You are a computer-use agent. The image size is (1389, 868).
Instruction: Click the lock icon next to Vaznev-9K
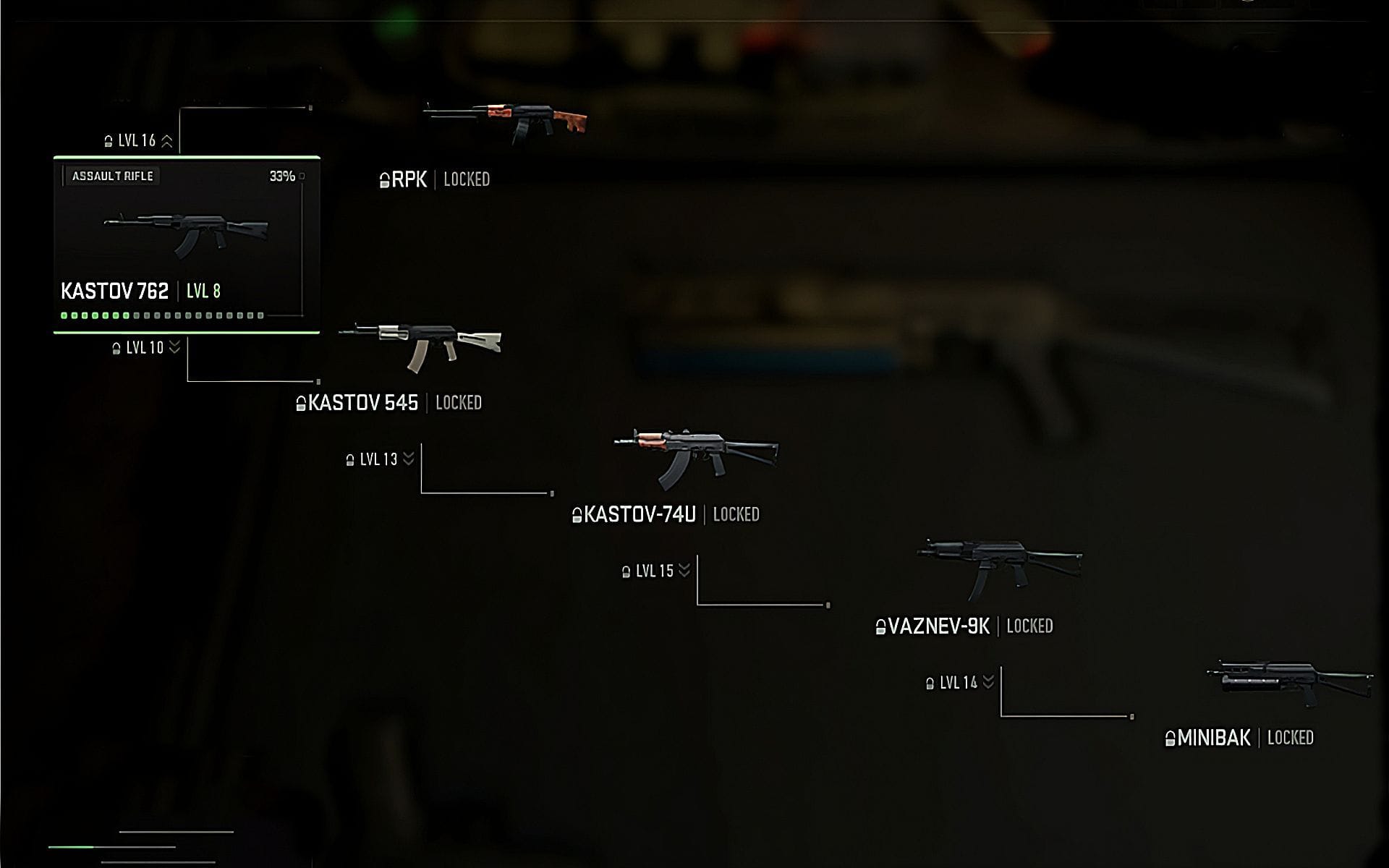pyautogui.click(x=880, y=626)
